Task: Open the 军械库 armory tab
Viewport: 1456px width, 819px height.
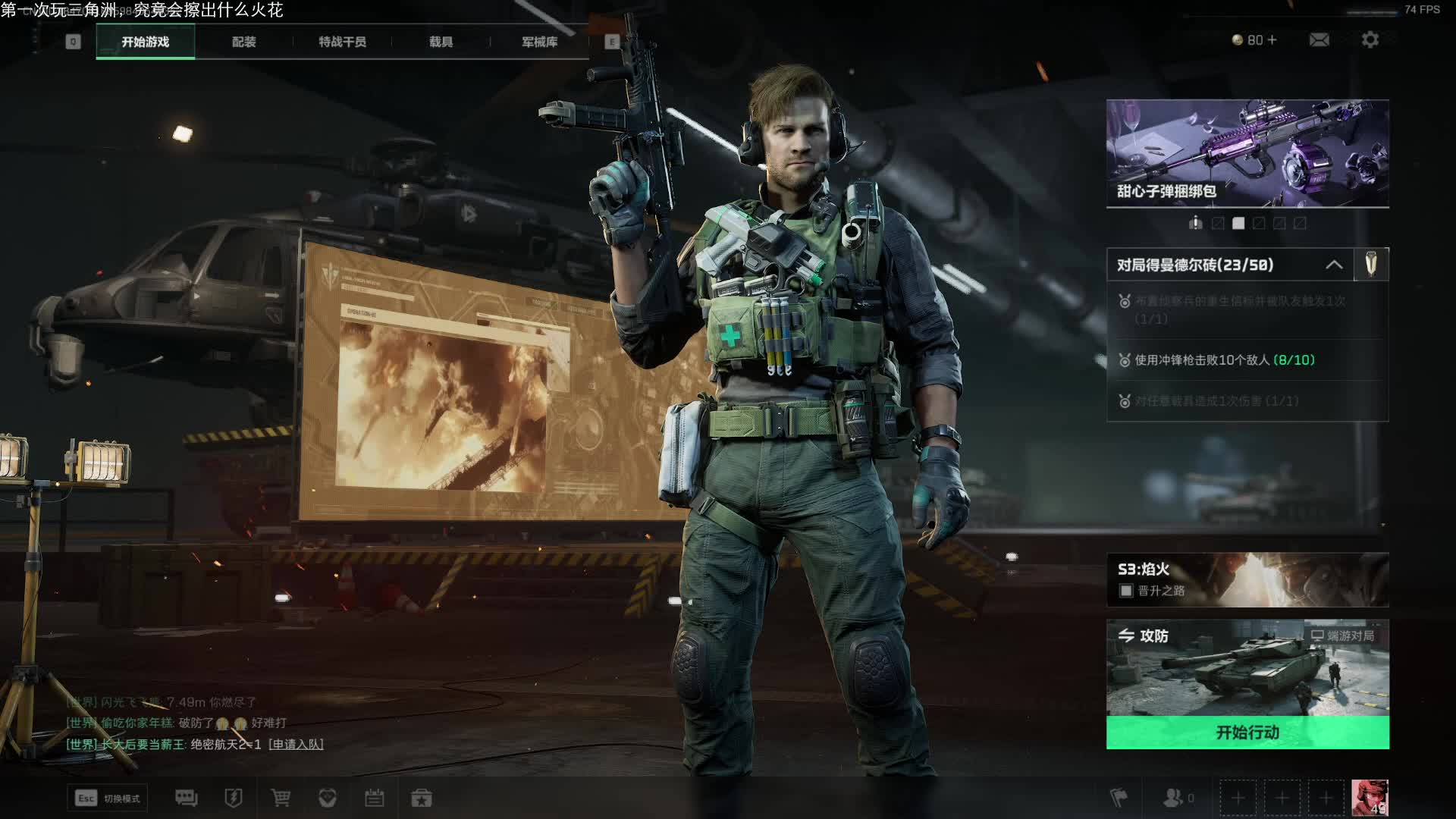Action: point(539,42)
